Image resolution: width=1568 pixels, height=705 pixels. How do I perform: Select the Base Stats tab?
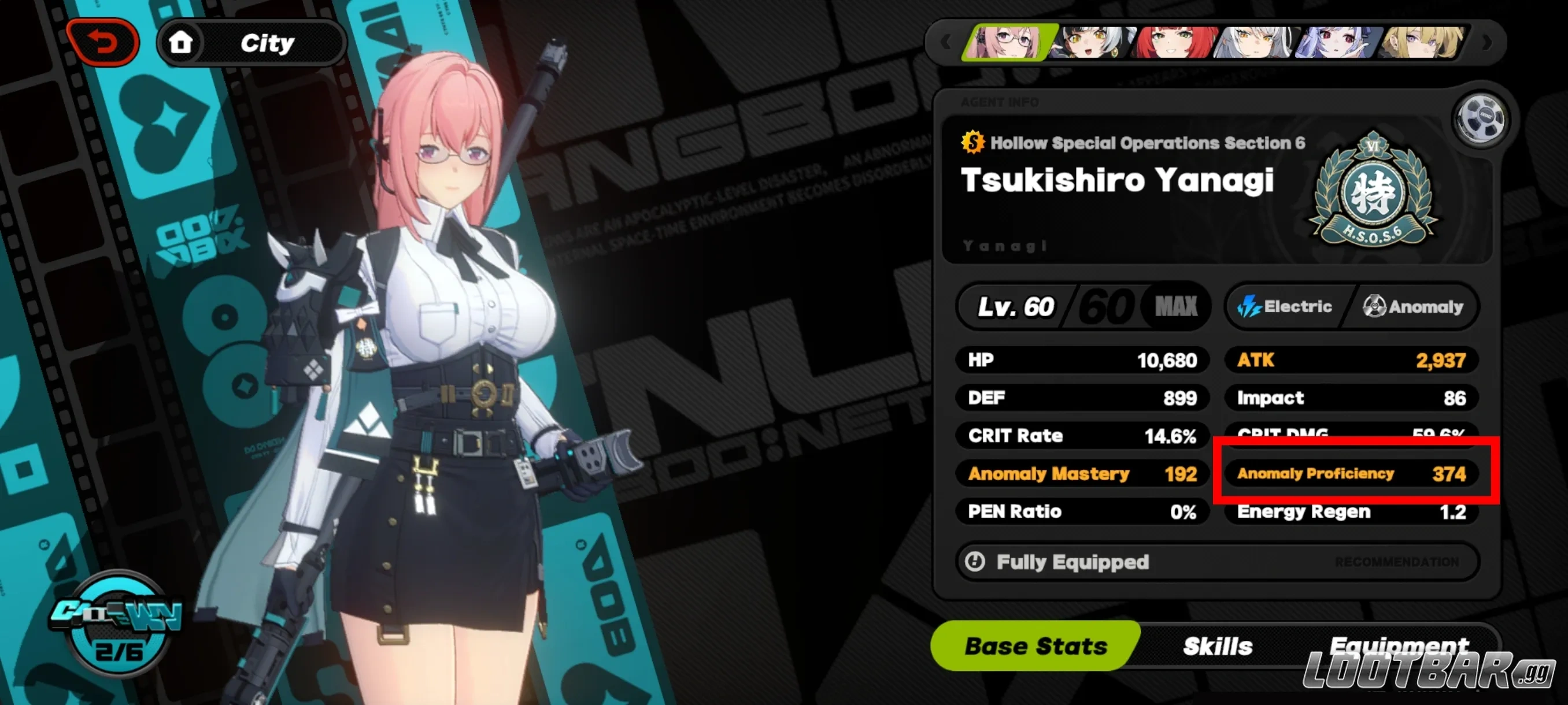pyautogui.click(x=1036, y=646)
